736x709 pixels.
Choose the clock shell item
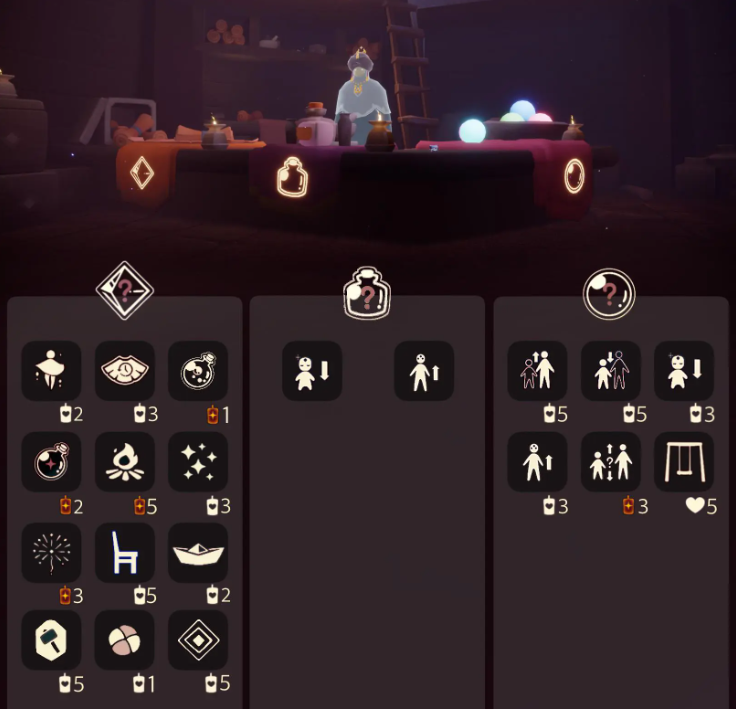pos(125,371)
